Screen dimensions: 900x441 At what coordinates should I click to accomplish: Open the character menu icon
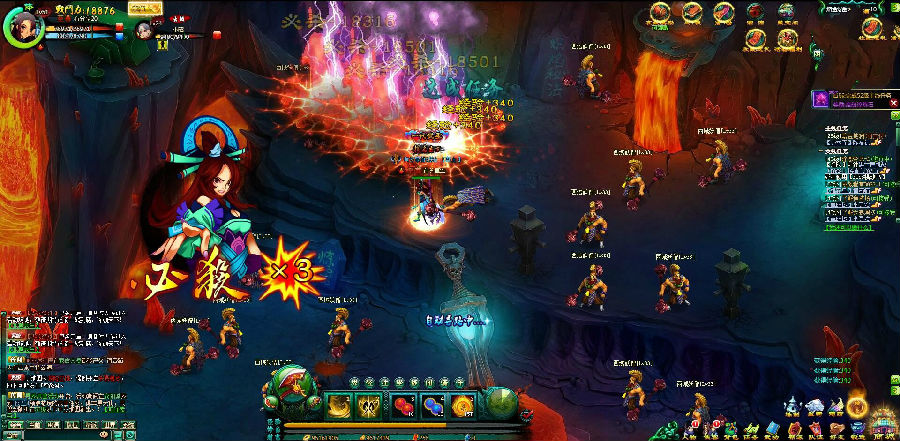point(691,430)
